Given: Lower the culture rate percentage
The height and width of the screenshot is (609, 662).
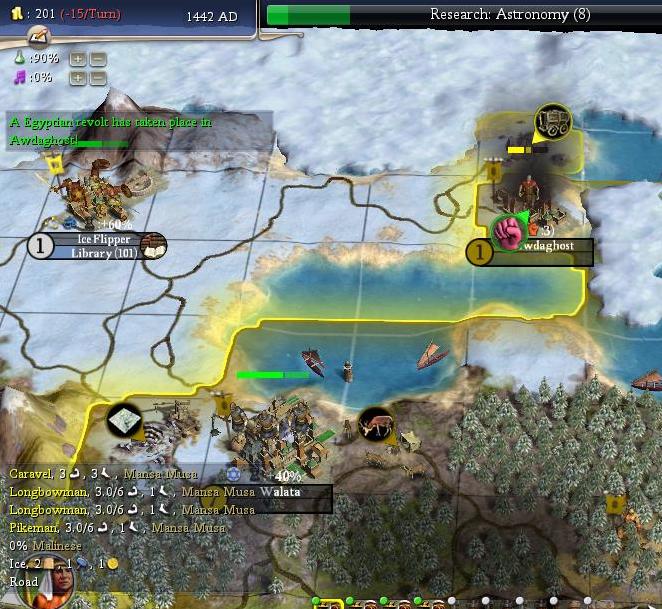Looking at the screenshot, I should coord(97,77).
